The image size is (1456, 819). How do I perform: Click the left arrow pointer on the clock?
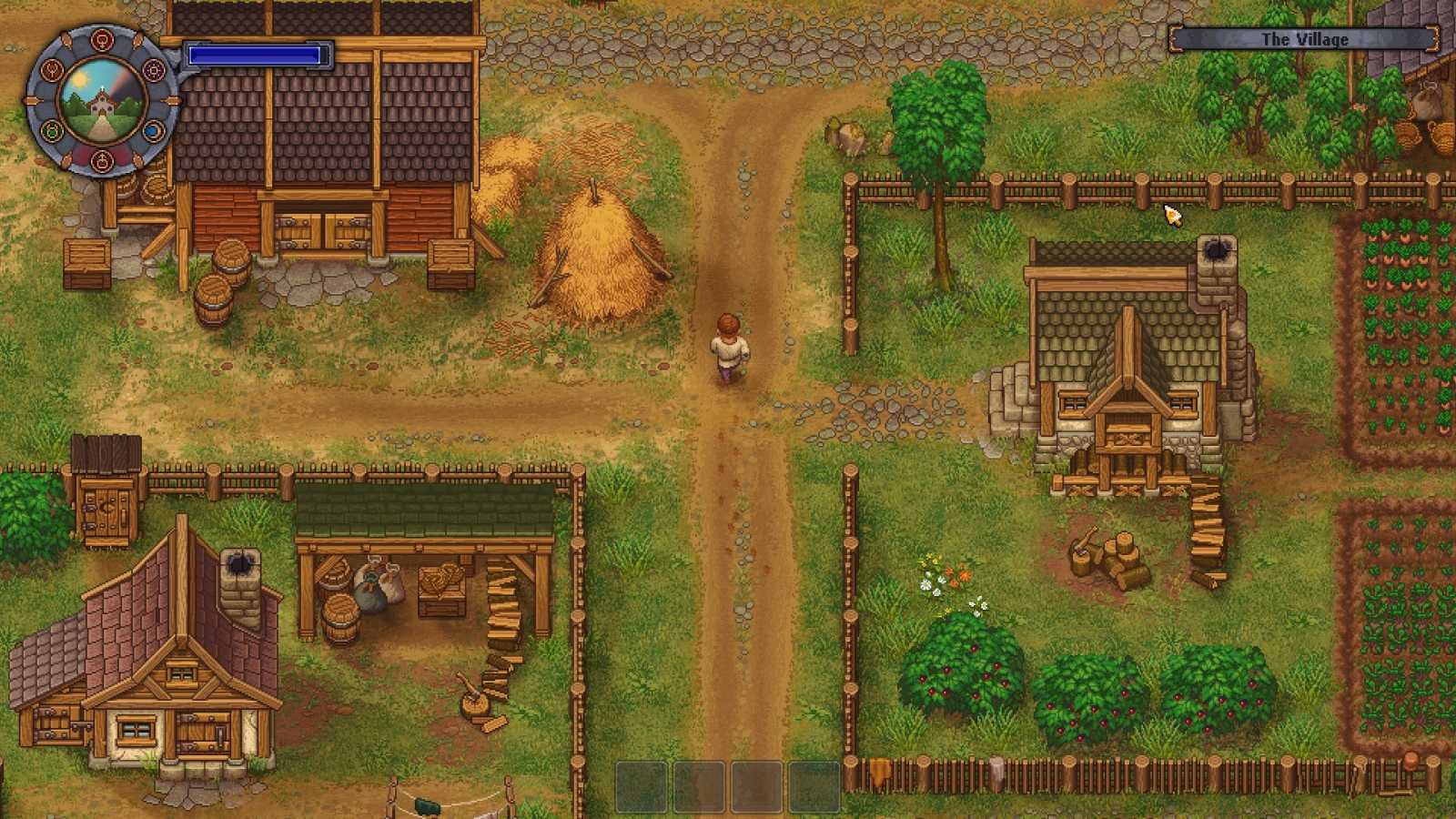[x=34, y=101]
